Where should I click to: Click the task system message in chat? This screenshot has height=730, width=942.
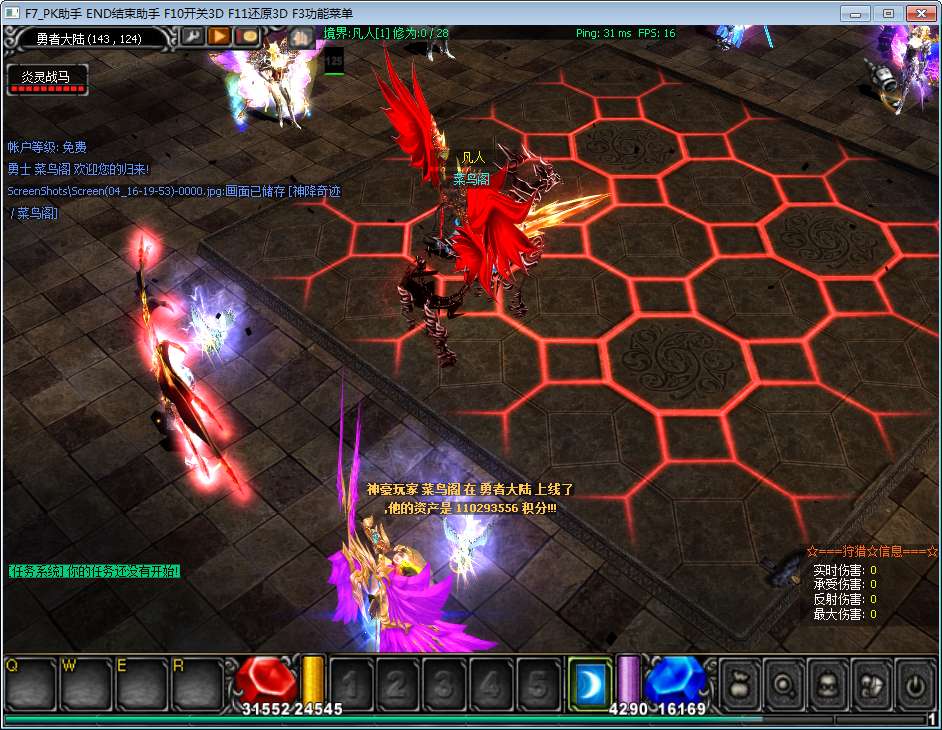94,571
